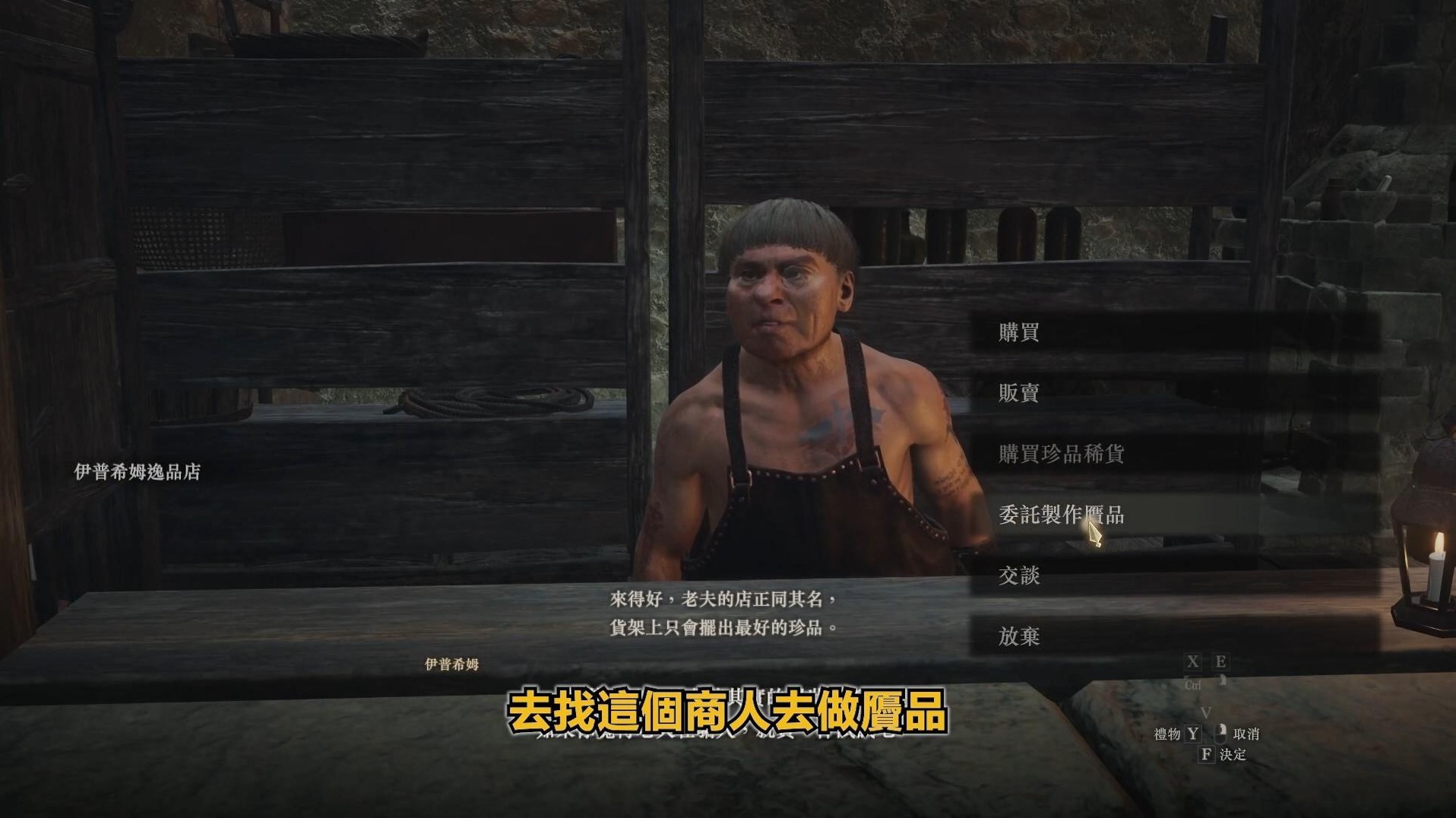Click the E key prompt icon
This screenshot has width=1456, height=818.
1220,661
